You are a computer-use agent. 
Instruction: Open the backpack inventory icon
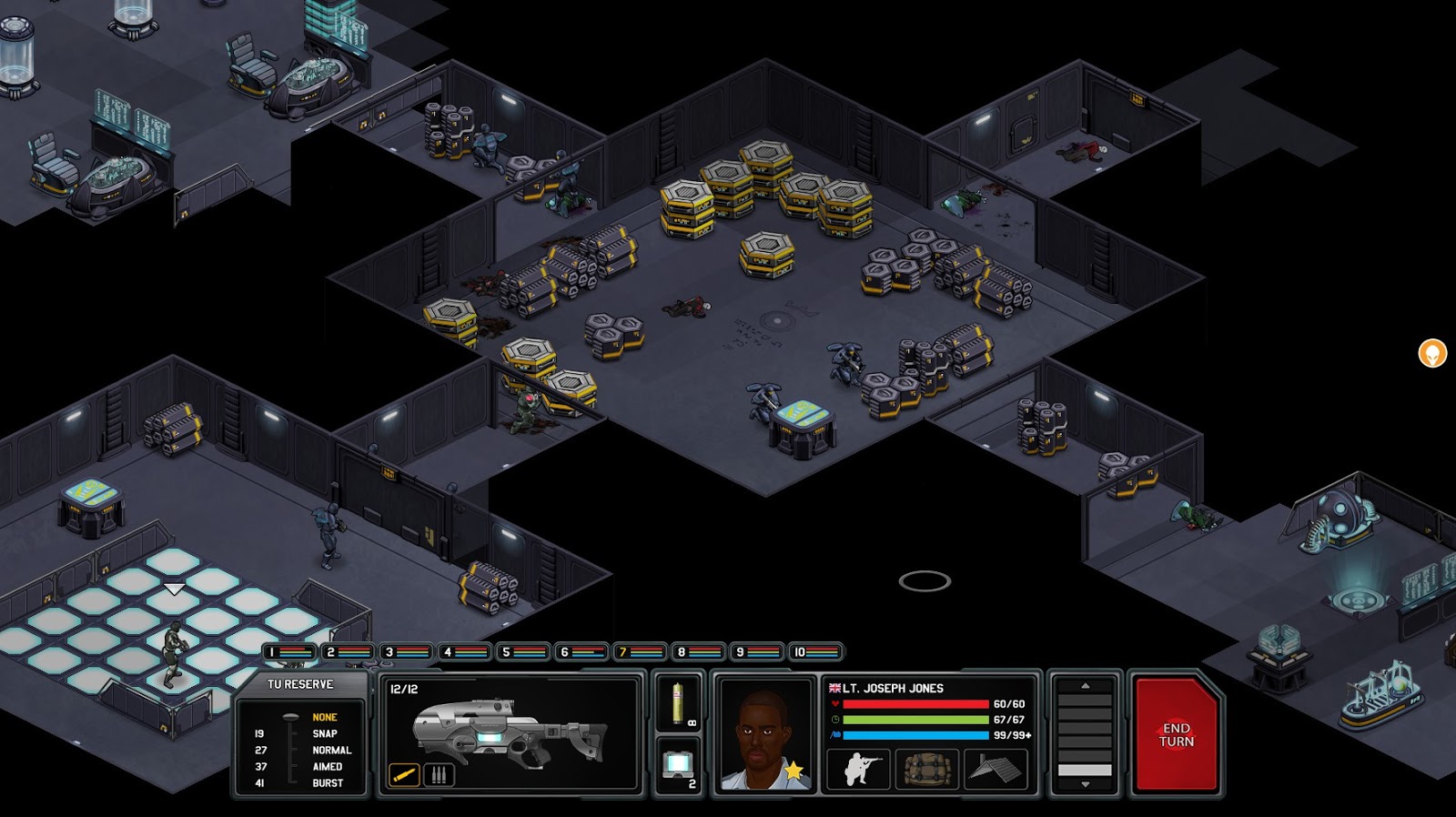[x=926, y=769]
